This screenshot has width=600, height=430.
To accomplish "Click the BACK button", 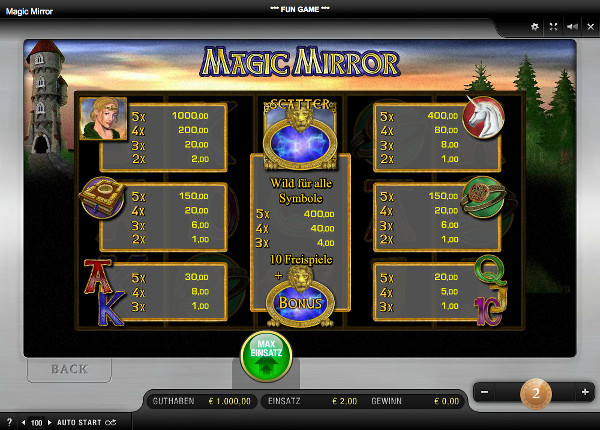I will 69,369.
